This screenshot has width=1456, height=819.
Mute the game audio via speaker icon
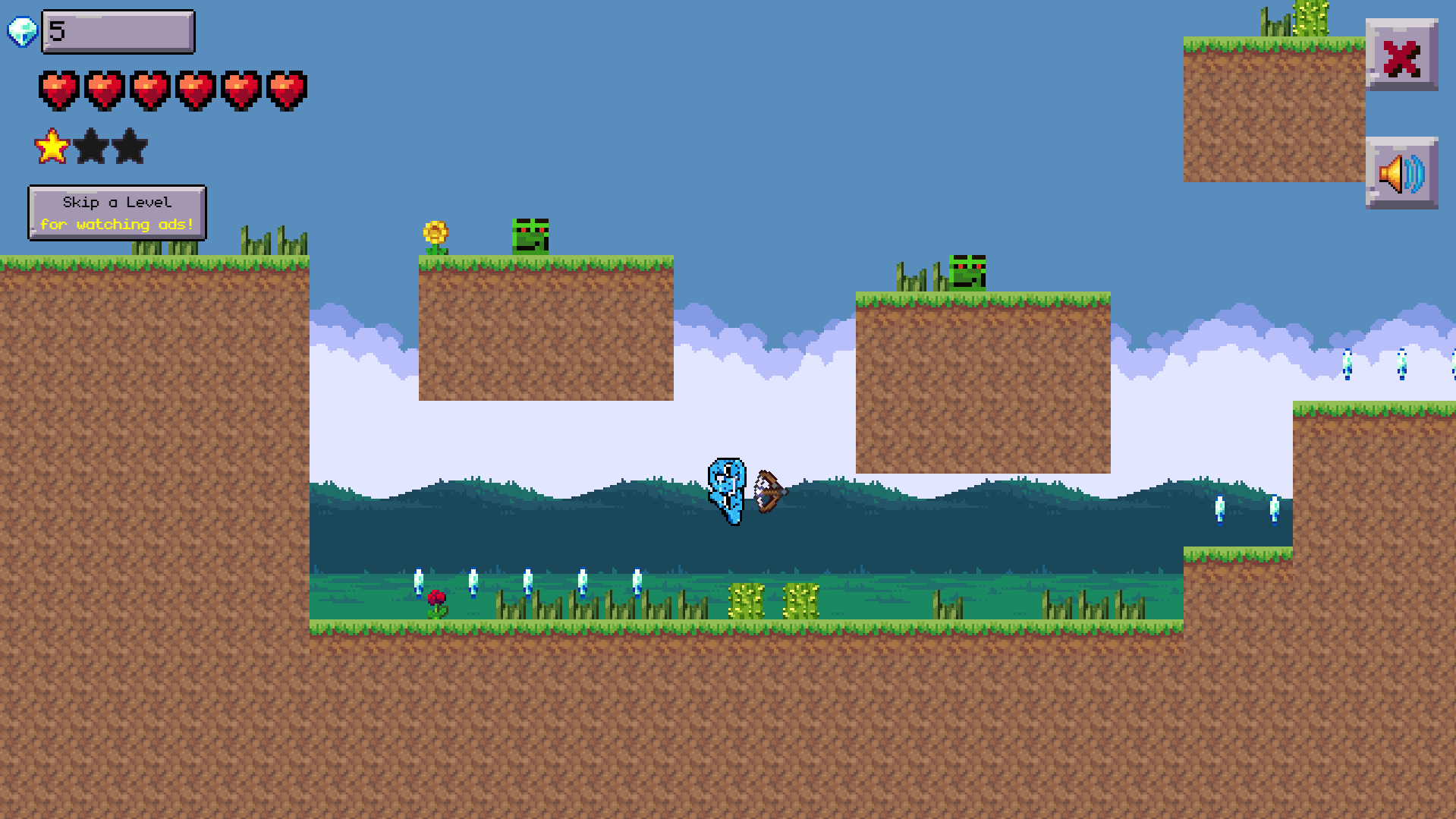click(1402, 173)
